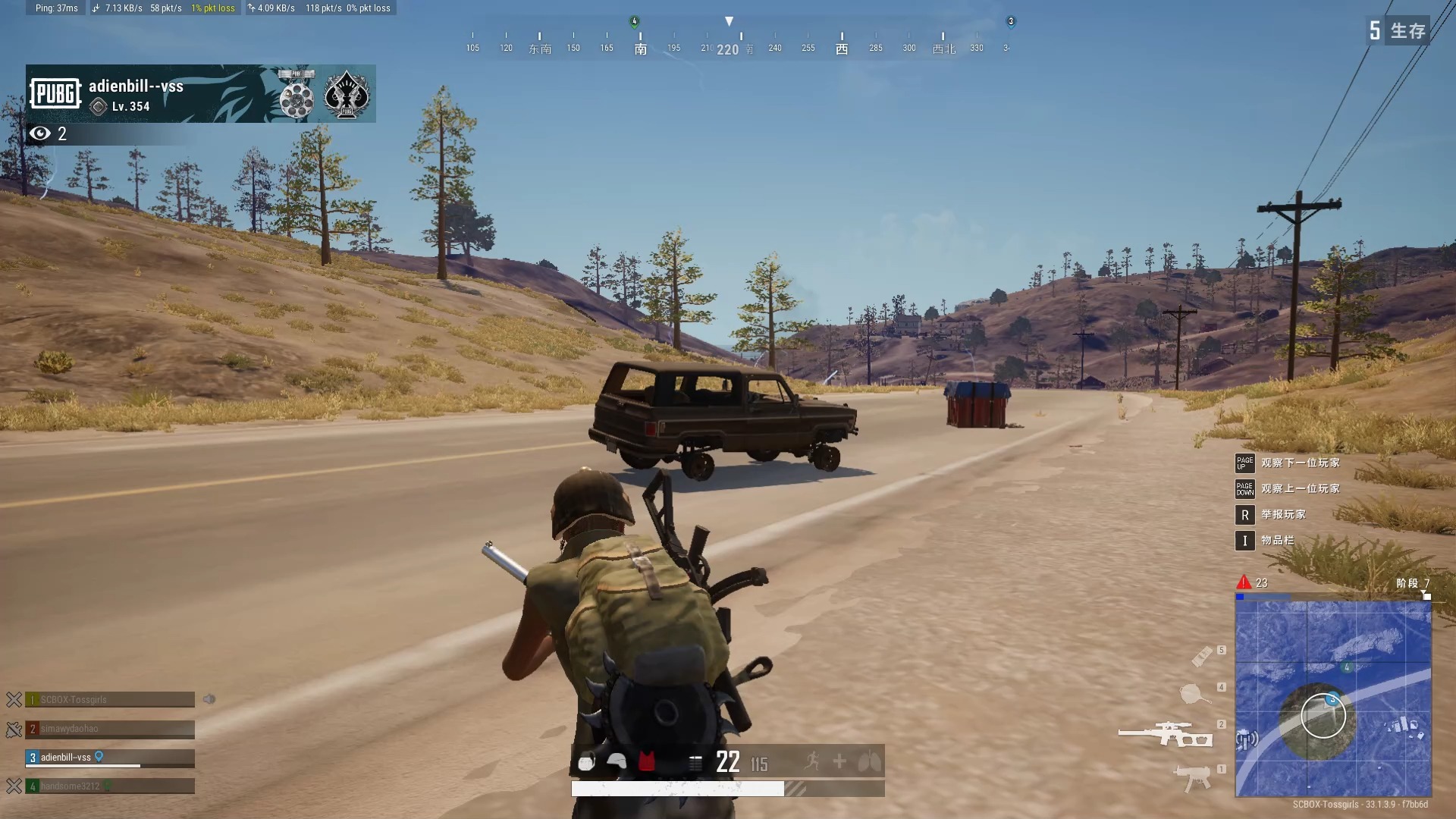
Task: Select adienbill--vss in the team list
Action: click(x=110, y=758)
